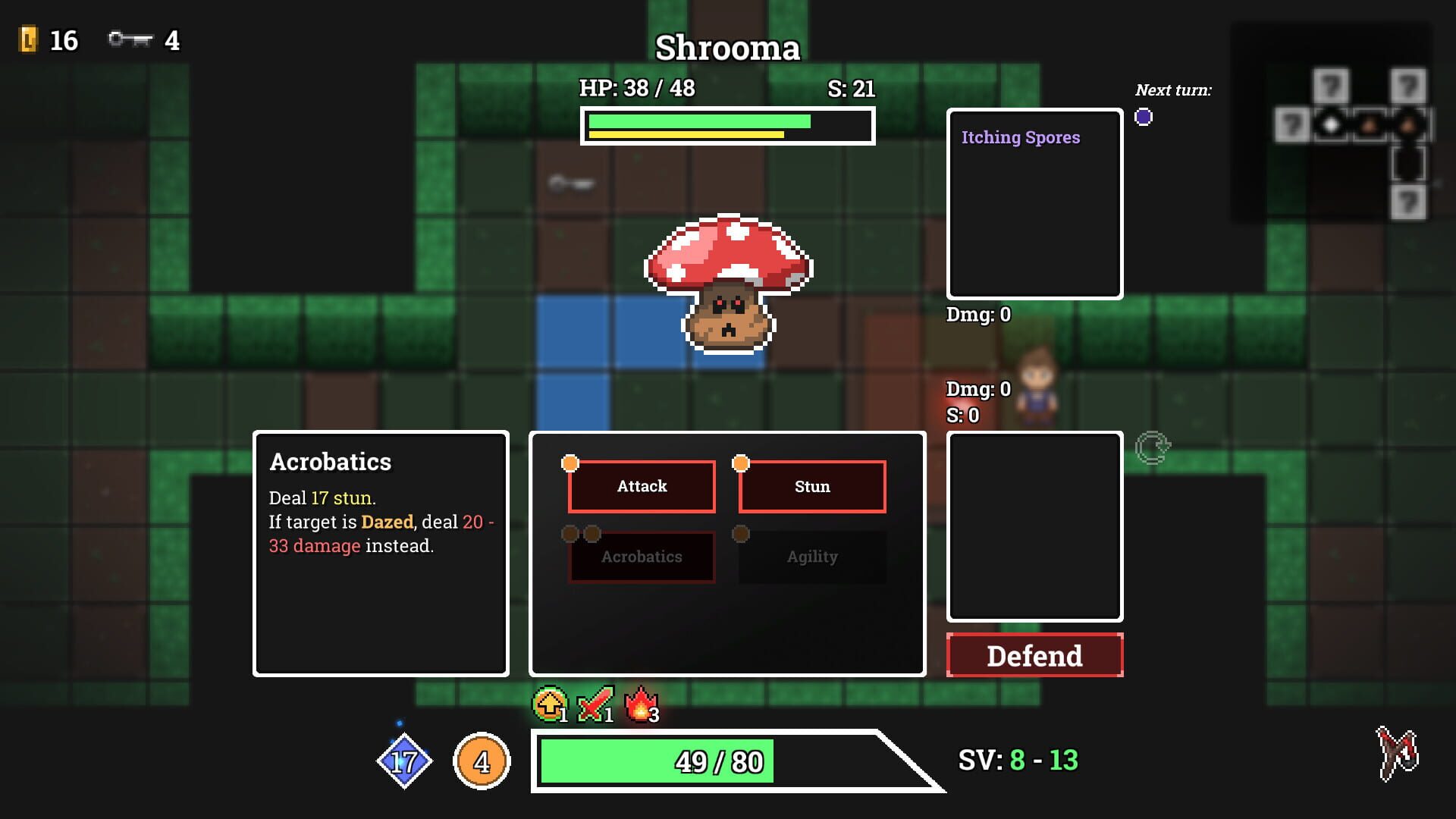Click the Stun ability button
Screen dimensions: 1456x819
(811, 486)
